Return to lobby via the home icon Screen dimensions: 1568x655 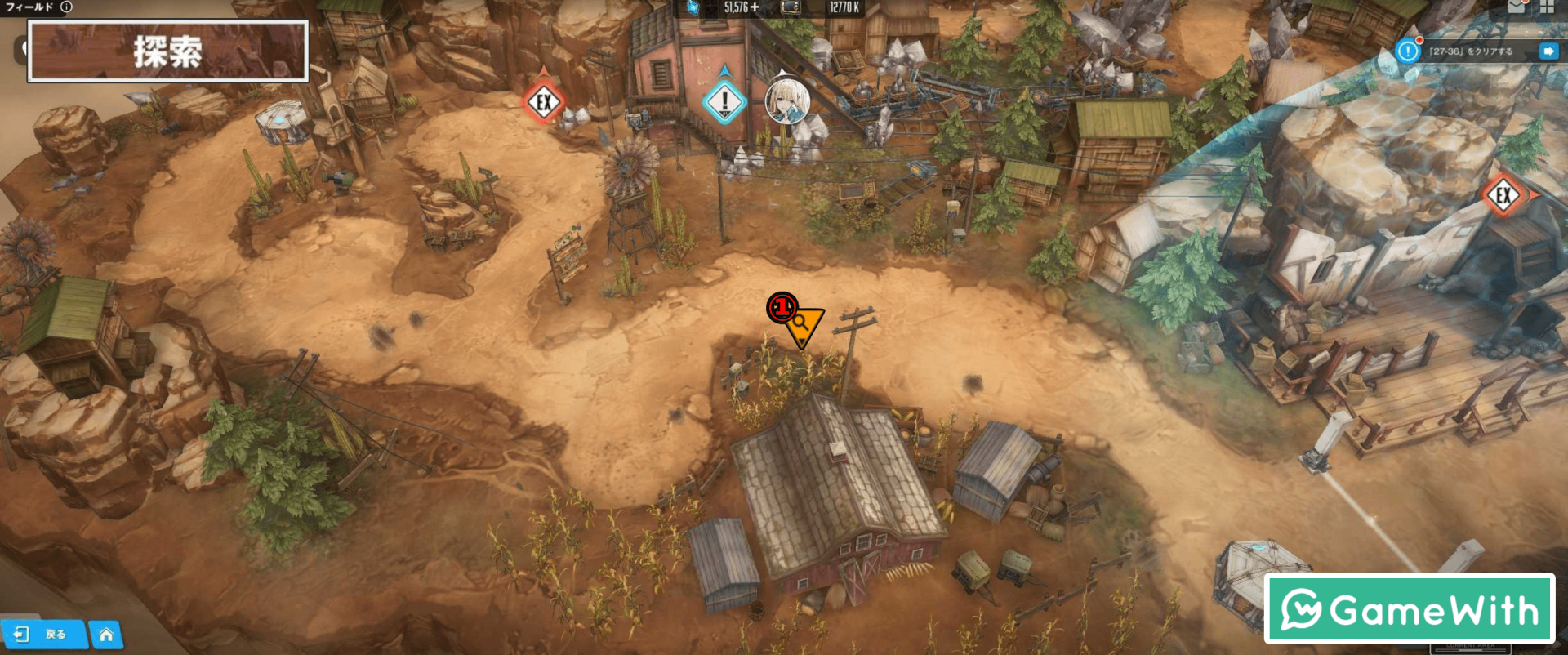coord(106,635)
